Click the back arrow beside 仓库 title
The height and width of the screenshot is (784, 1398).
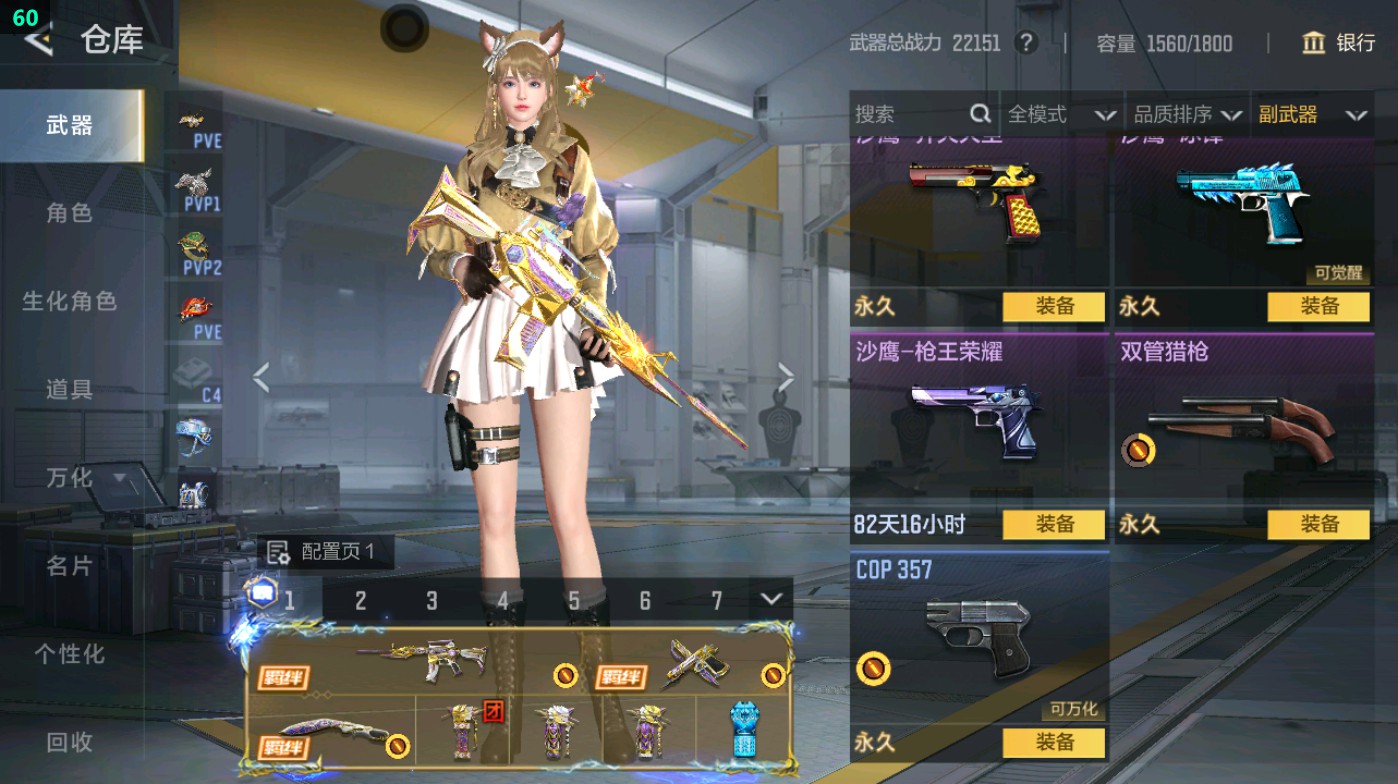click(40, 41)
